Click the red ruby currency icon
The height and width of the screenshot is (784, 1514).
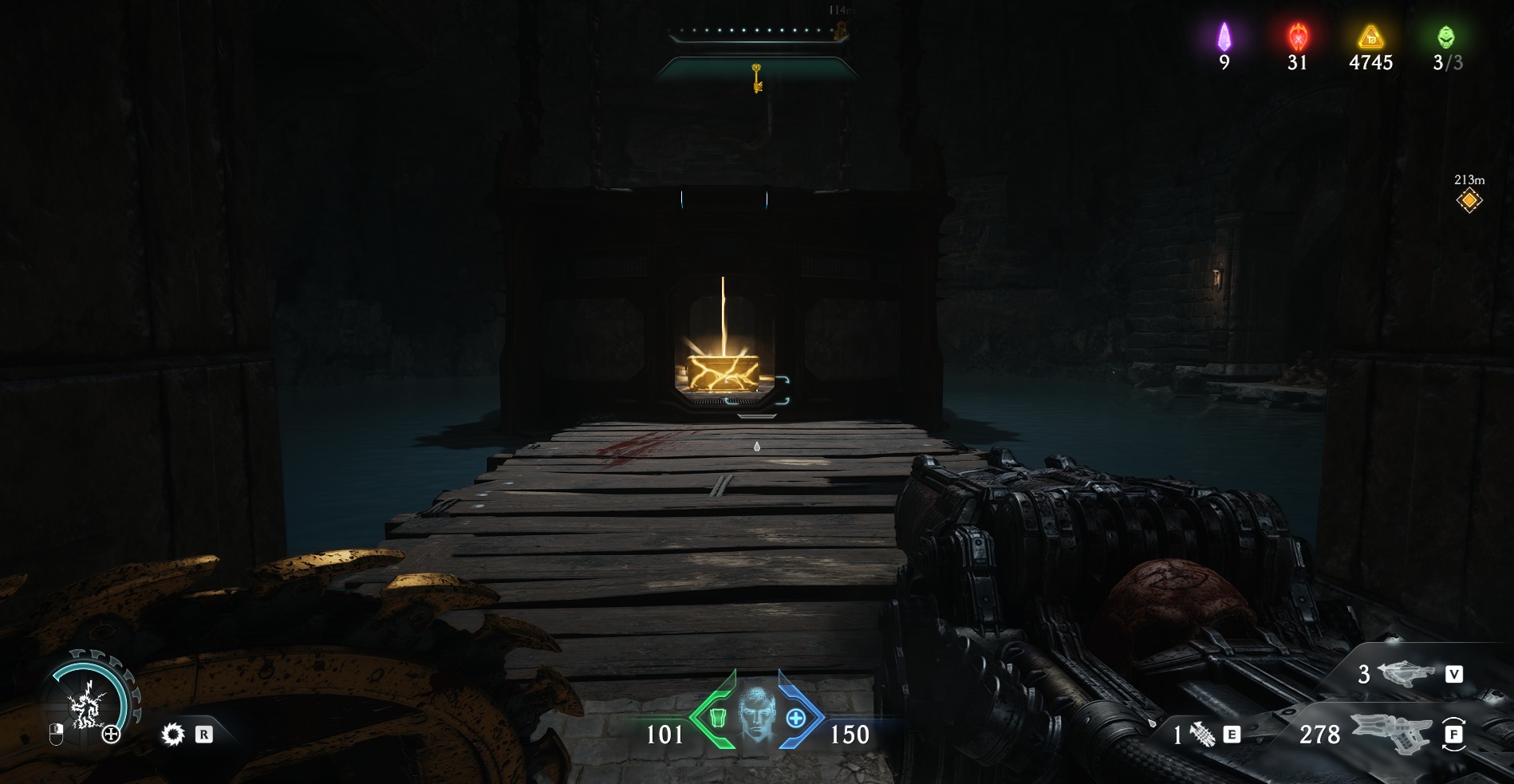[x=1297, y=37]
